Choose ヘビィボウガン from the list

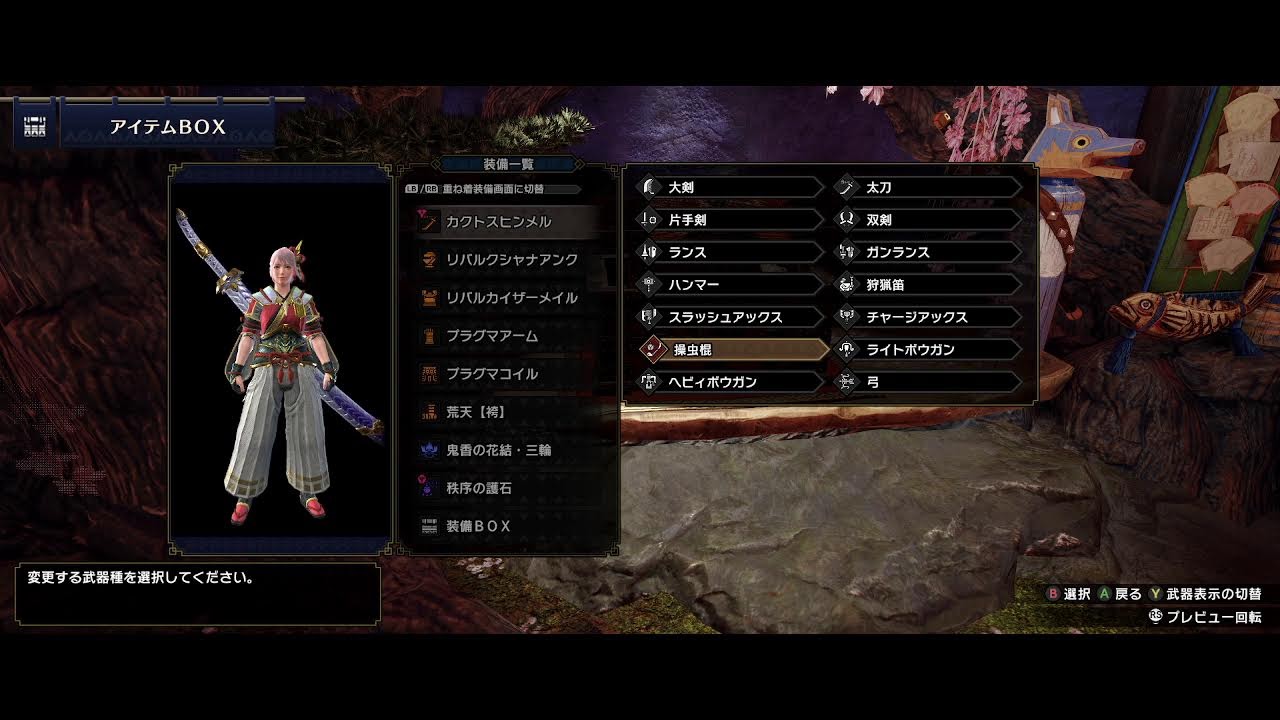coord(730,382)
